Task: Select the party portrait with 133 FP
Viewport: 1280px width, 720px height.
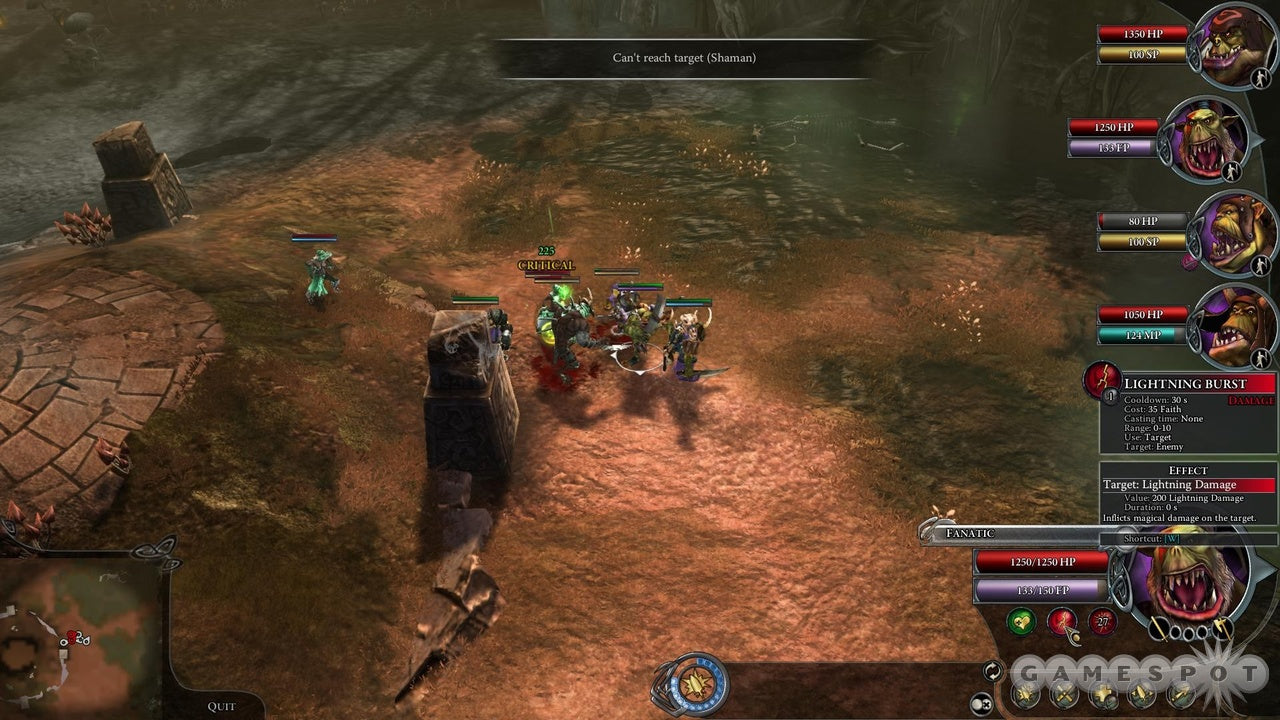Action: (1206, 140)
